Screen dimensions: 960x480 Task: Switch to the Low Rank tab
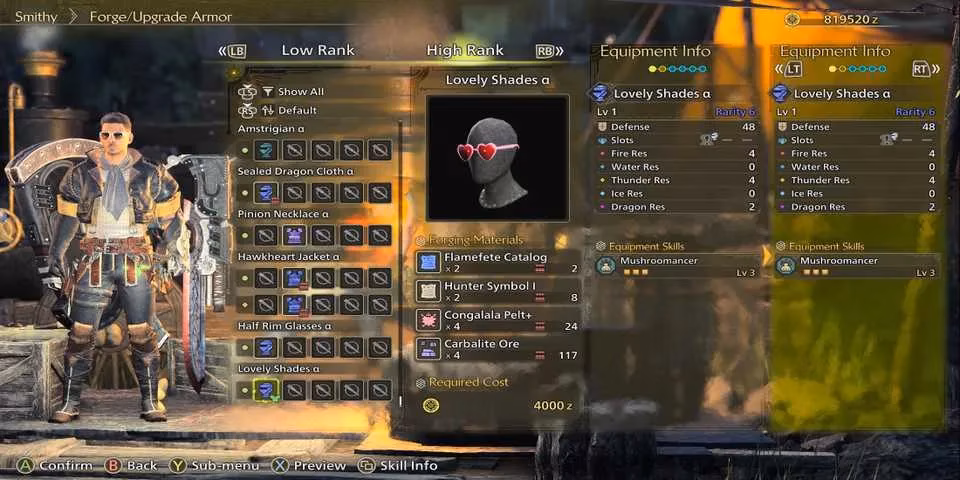tap(317, 50)
